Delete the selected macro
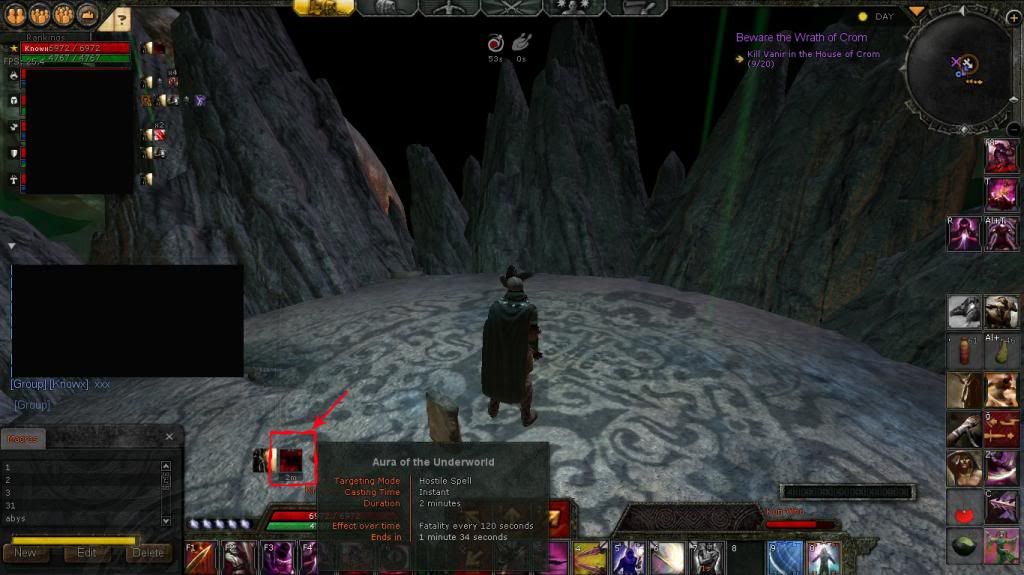Image resolution: width=1024 pixels, height=575 pixels. (148, 552)
